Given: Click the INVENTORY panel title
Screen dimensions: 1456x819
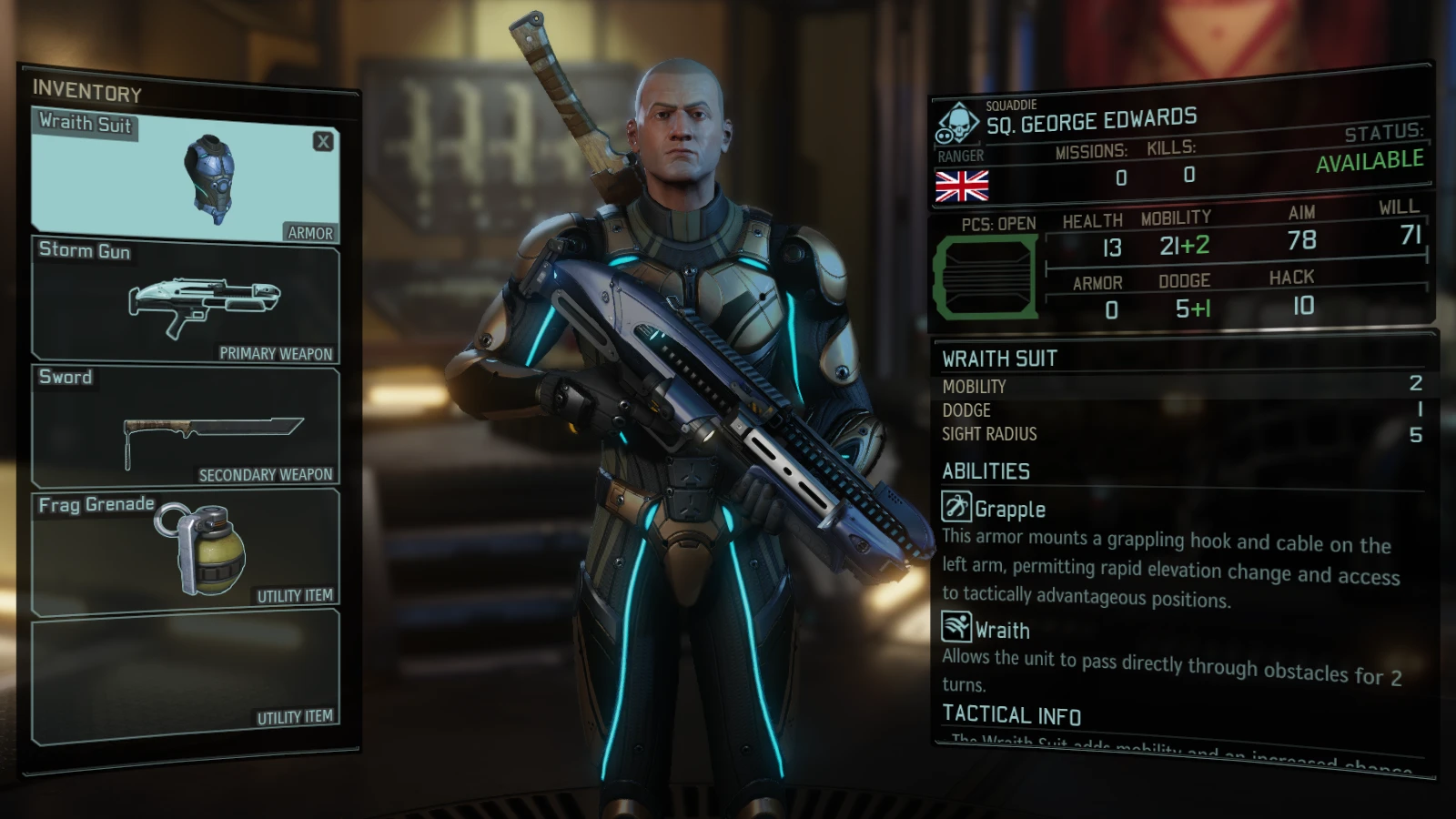Looking at the screenshot, I should tap(86, 93).
